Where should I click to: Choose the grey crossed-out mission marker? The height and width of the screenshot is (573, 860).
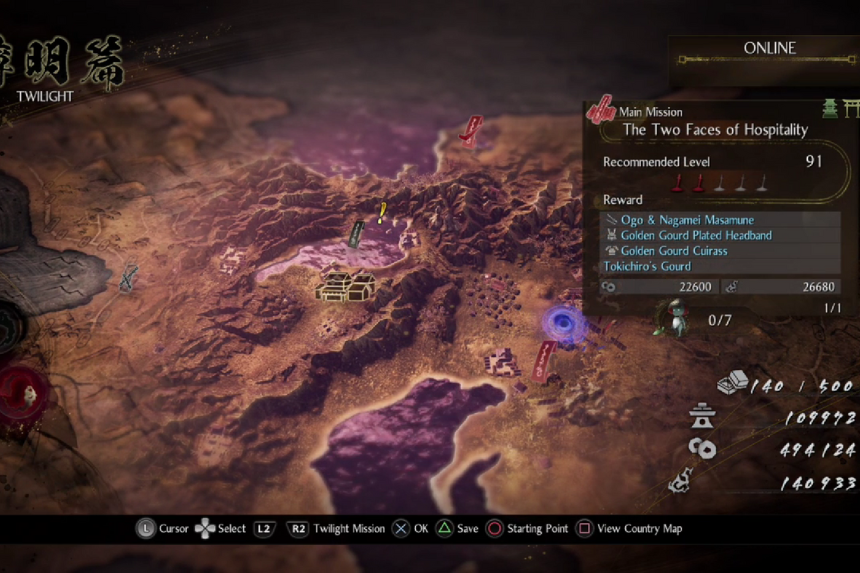(x=128, y=278)
